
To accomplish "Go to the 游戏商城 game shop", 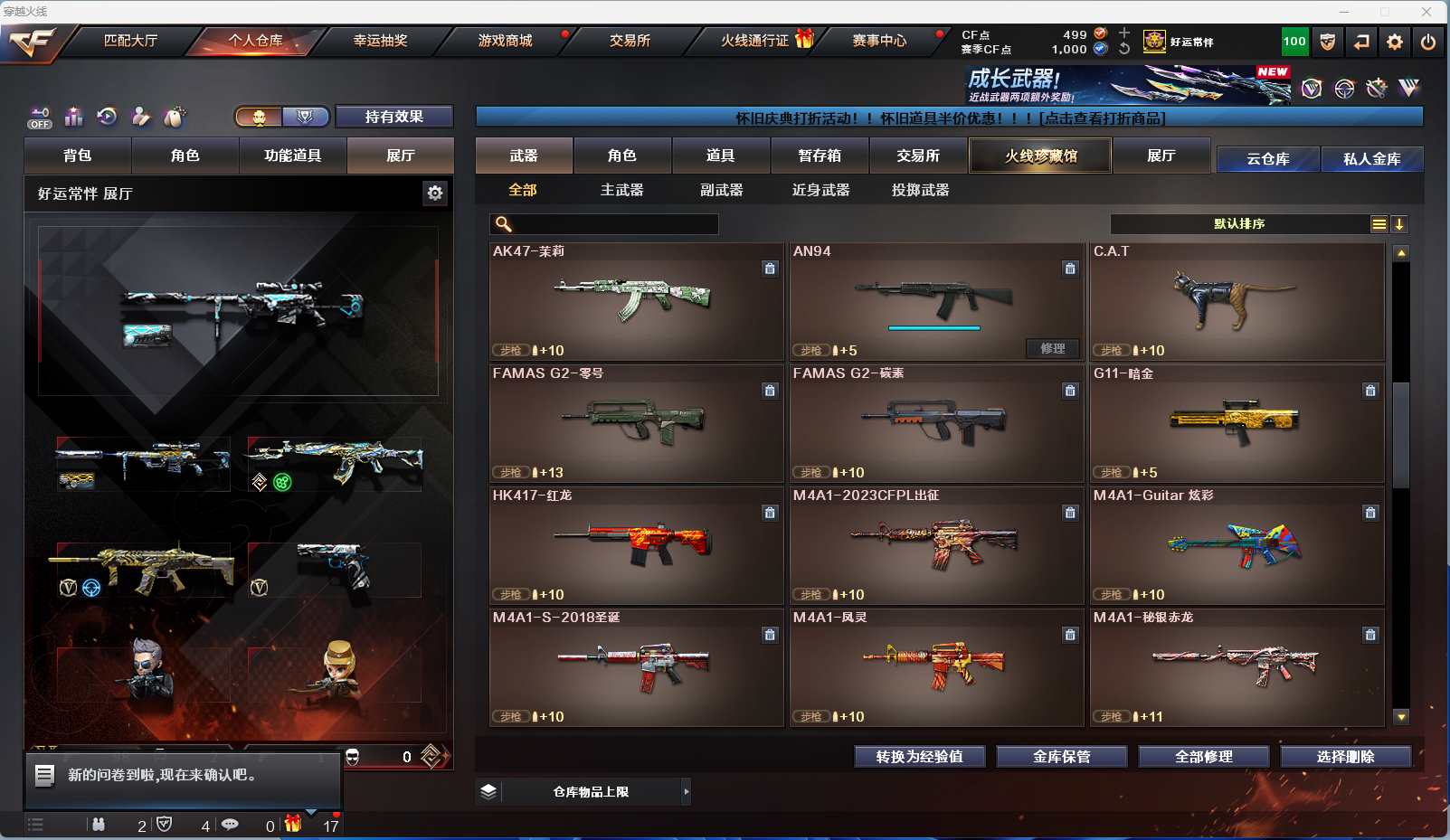I will [x=505, y=41].
